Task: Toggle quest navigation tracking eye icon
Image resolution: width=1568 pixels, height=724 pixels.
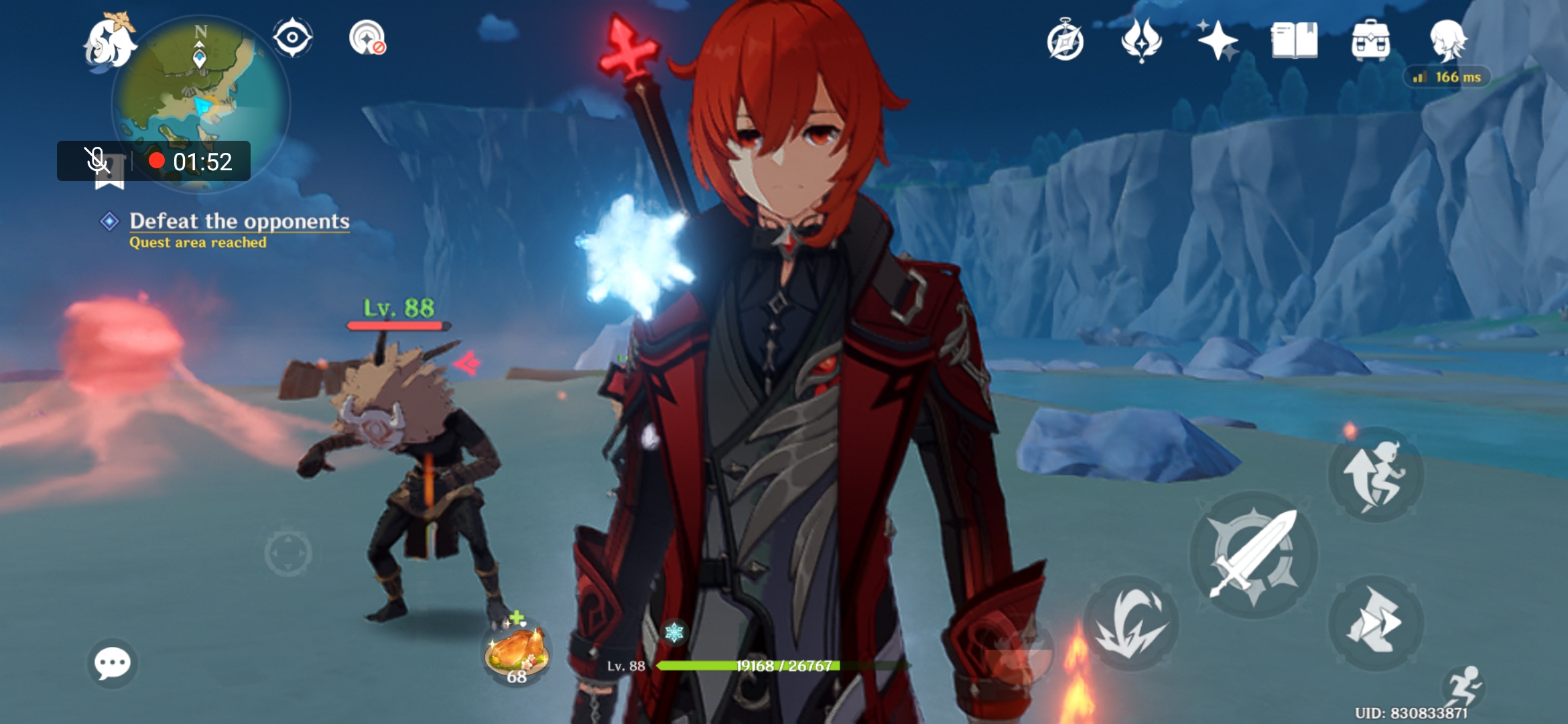Action: pos(293,37)
